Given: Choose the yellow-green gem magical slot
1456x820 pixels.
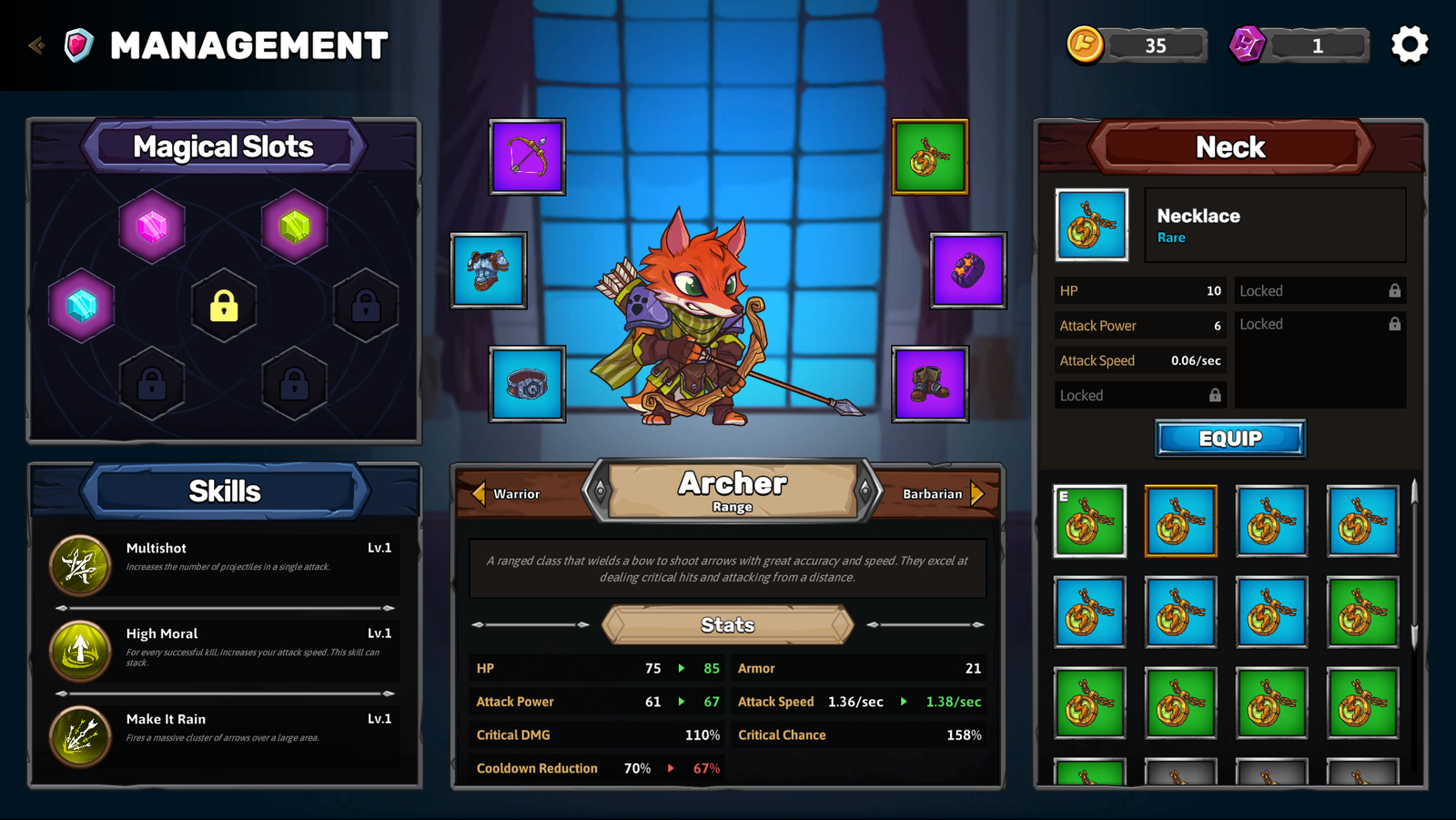Looking at the screenshot, I should tap(295, 226).
